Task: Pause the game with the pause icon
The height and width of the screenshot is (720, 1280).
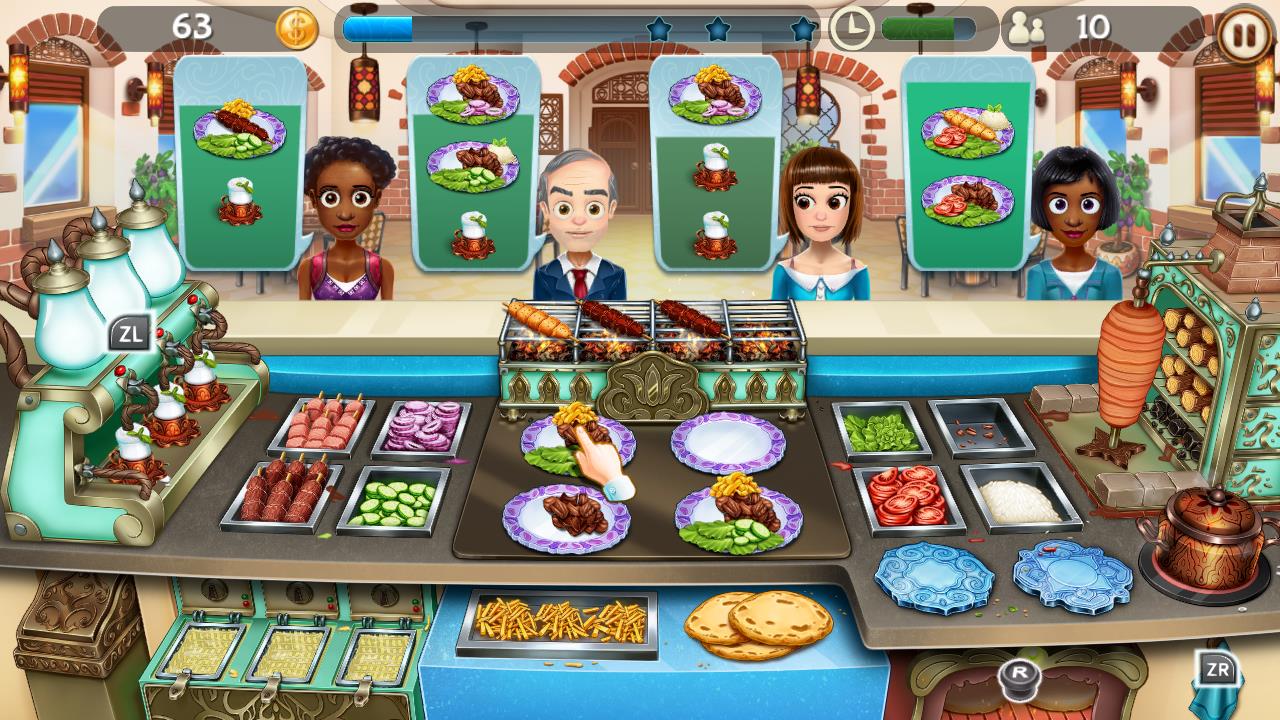Action: tap(1242, 32)
